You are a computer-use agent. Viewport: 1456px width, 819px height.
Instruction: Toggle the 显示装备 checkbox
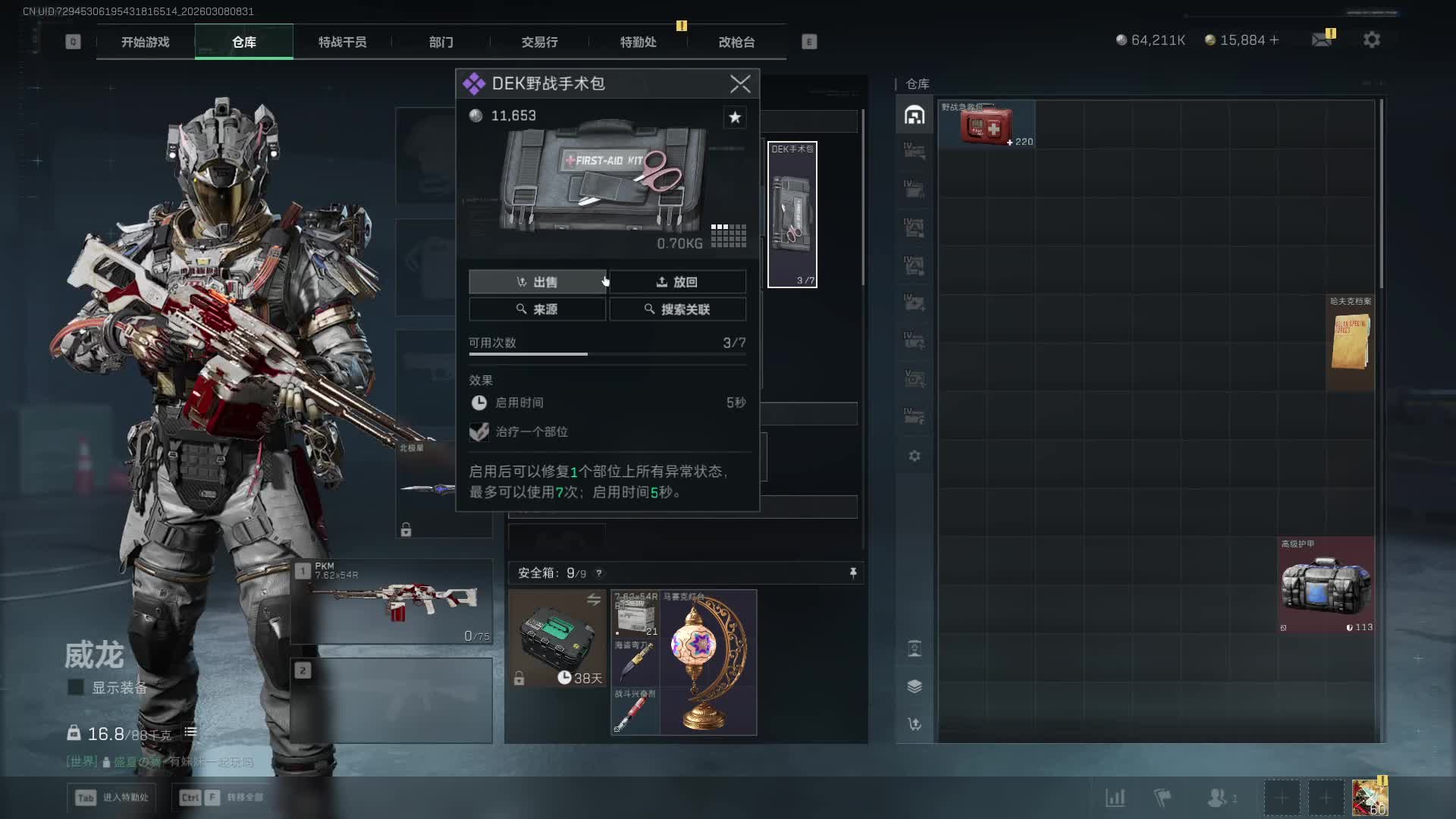(x=76, y=687)
